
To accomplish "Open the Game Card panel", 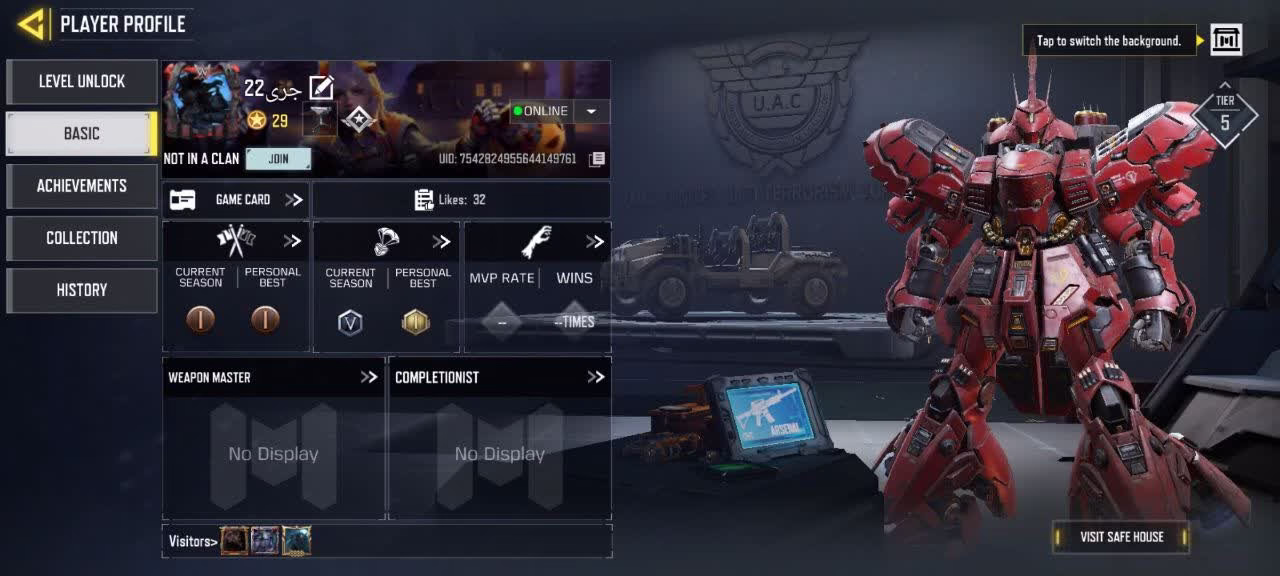I will coord(236,200).
